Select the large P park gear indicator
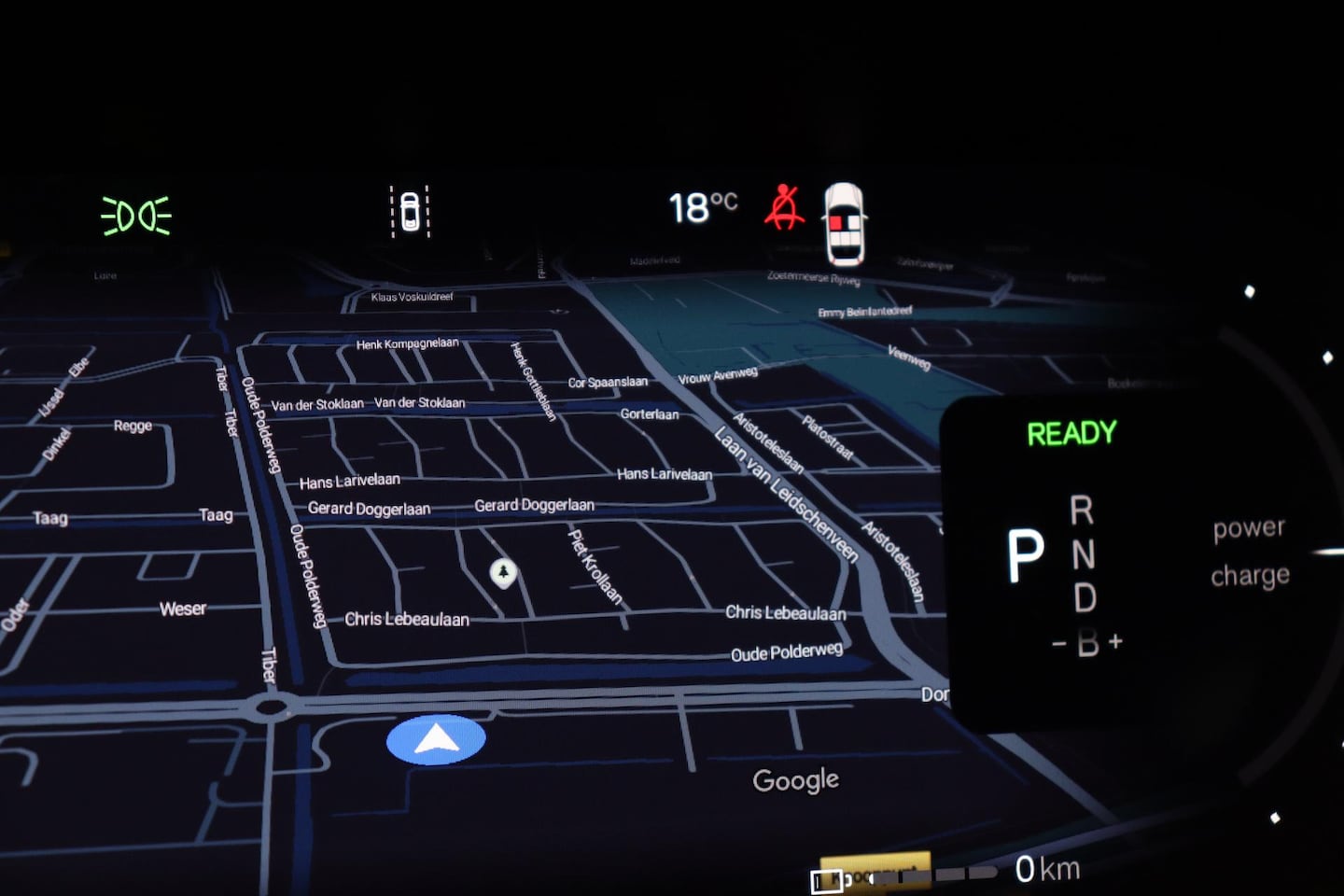 coord(1024,557)
